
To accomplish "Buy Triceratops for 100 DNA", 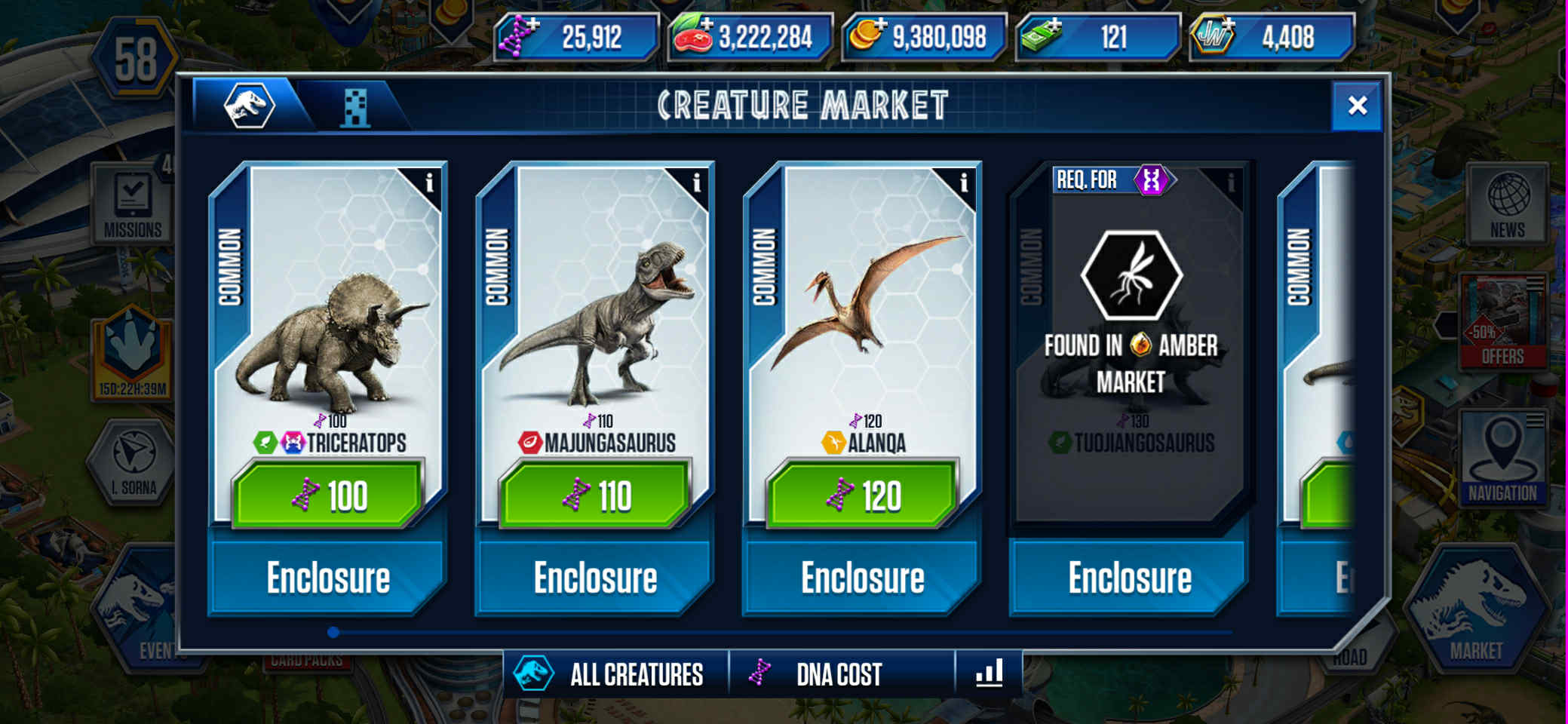I will (x=329, y=495).
